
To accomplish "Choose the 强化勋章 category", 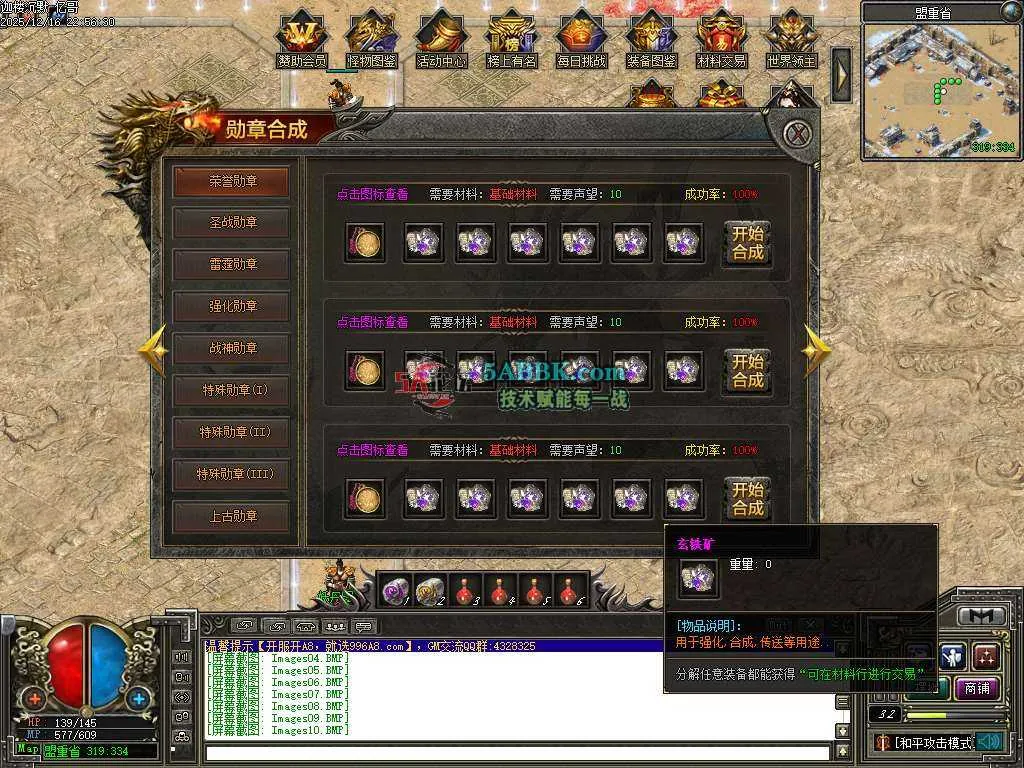I will 231,306.
